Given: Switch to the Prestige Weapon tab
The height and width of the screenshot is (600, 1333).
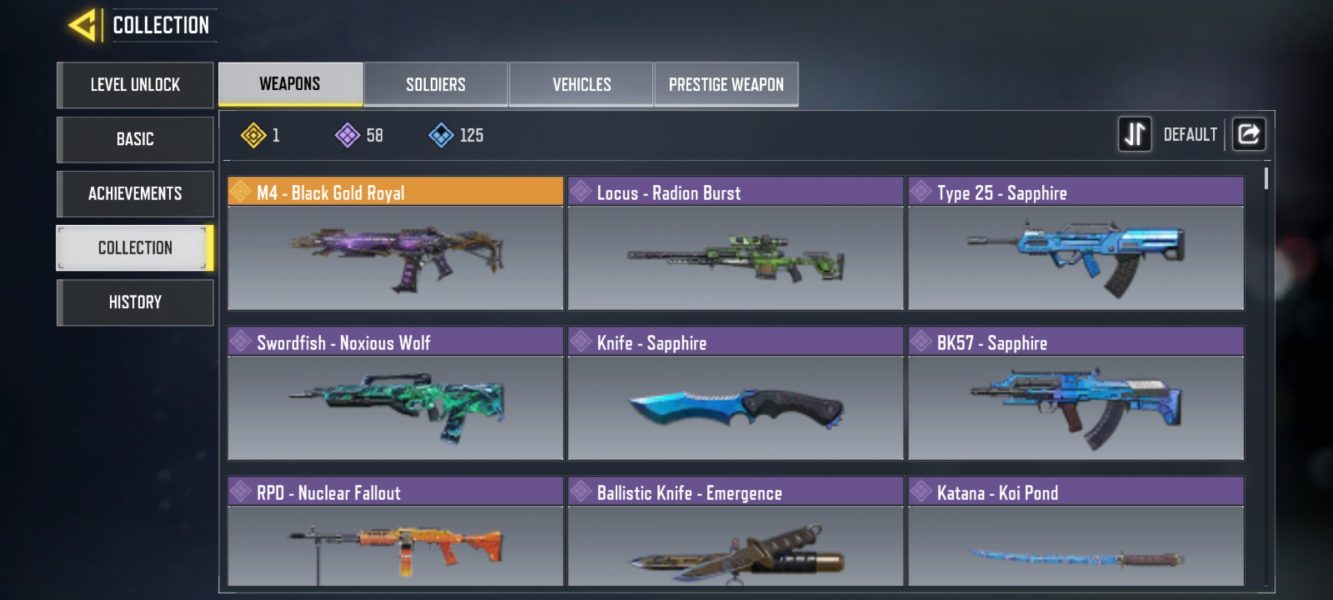Looking at the screenshot, I should coord(726,84).
